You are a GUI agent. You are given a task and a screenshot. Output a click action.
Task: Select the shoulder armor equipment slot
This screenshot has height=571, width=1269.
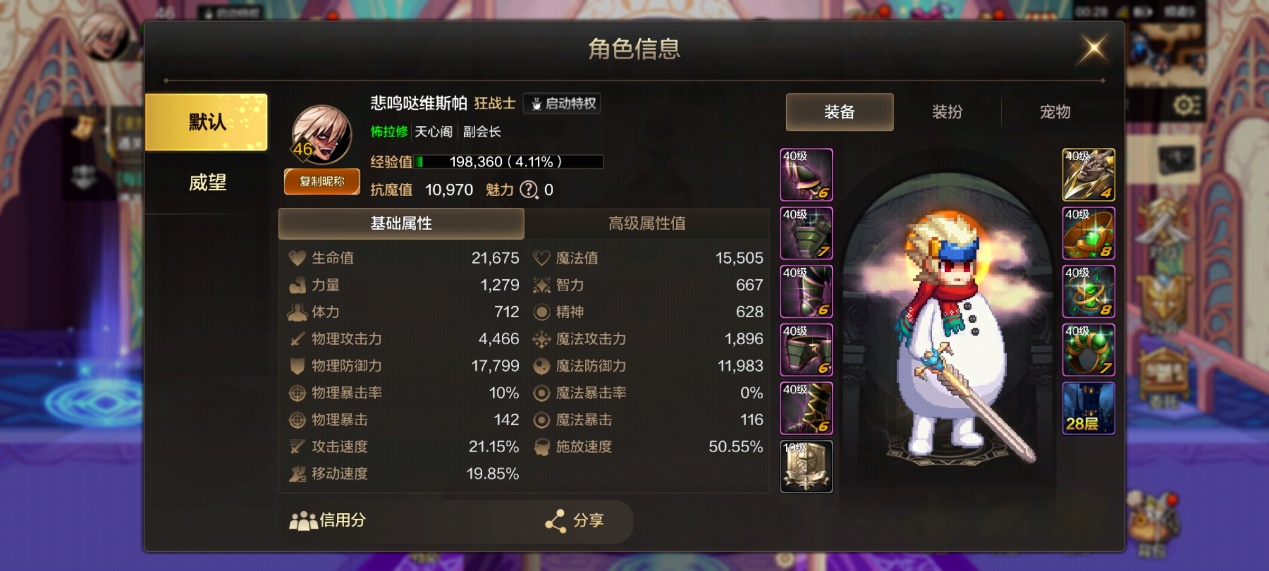pyautogui.click(x=806, y=175)
